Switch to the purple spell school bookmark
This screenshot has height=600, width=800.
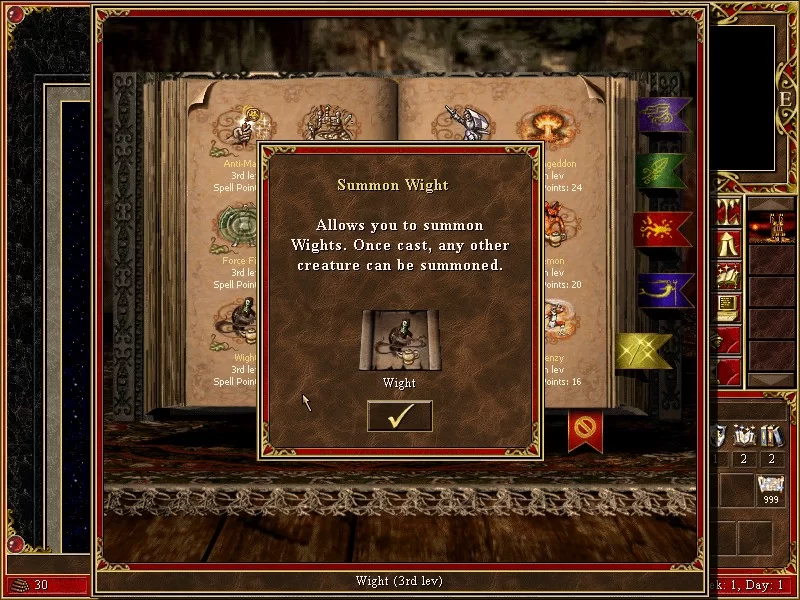pyautogui.click(x=664, y=115)
